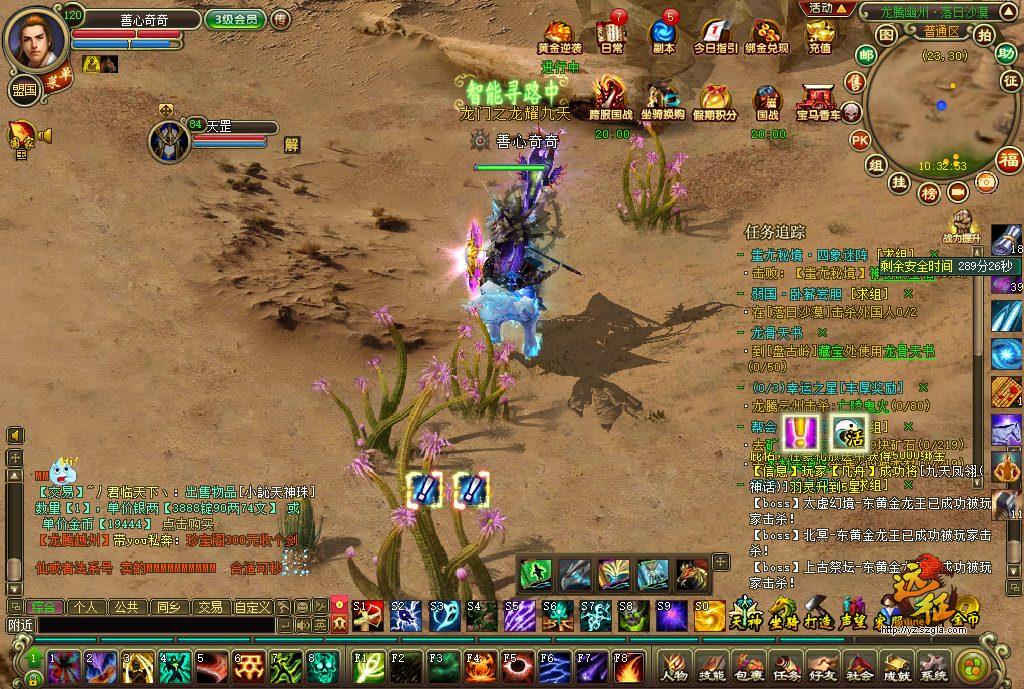Image resolution: width=1024 pixels, height=689 pixels.
Task: Toggle the 活动 activities panel arrow
Action: (826, 8)
